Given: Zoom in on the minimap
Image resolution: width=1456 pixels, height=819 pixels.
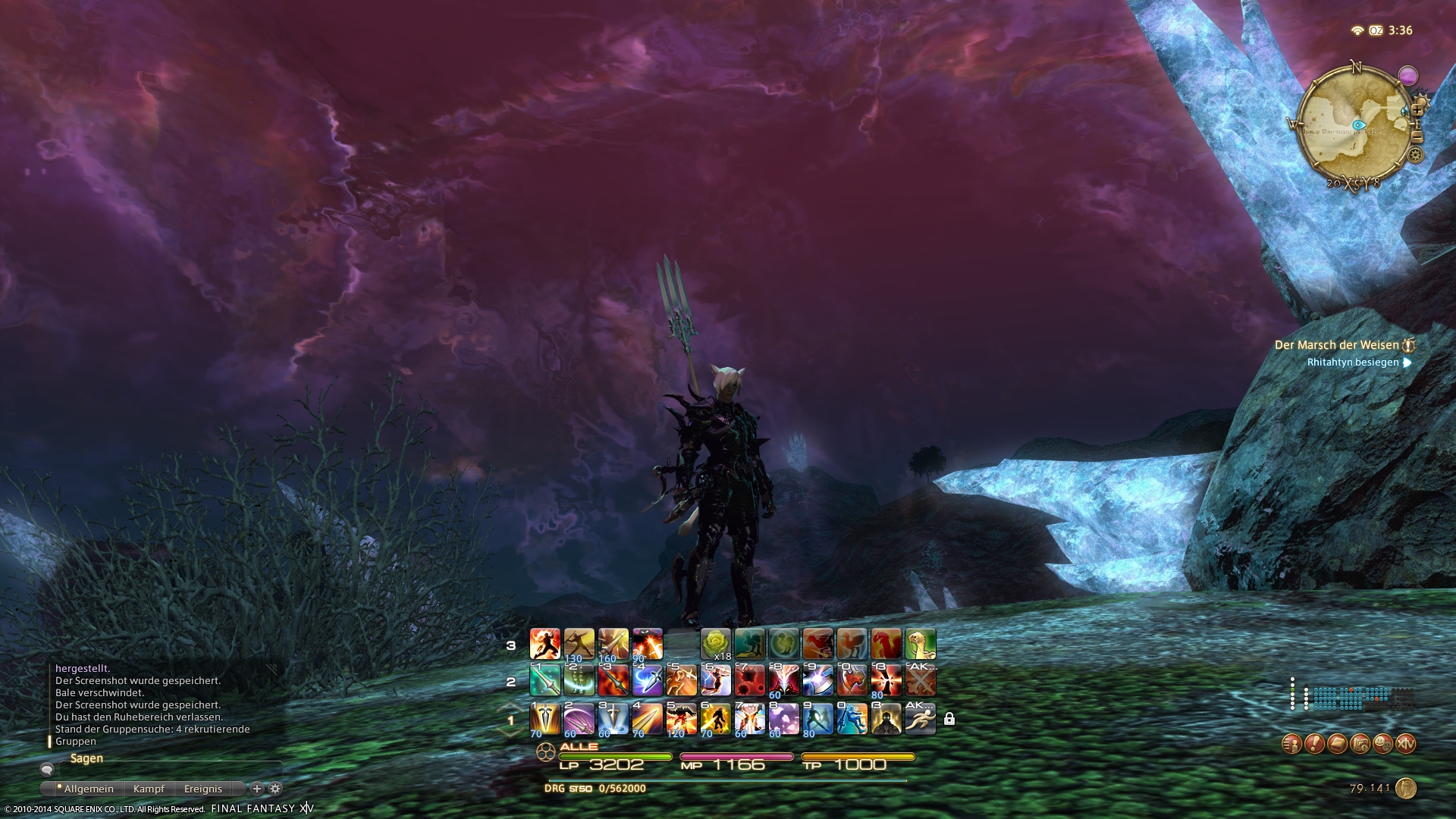Looking at the screenshot, I should pyautogui.click(x=1417, y=110).
